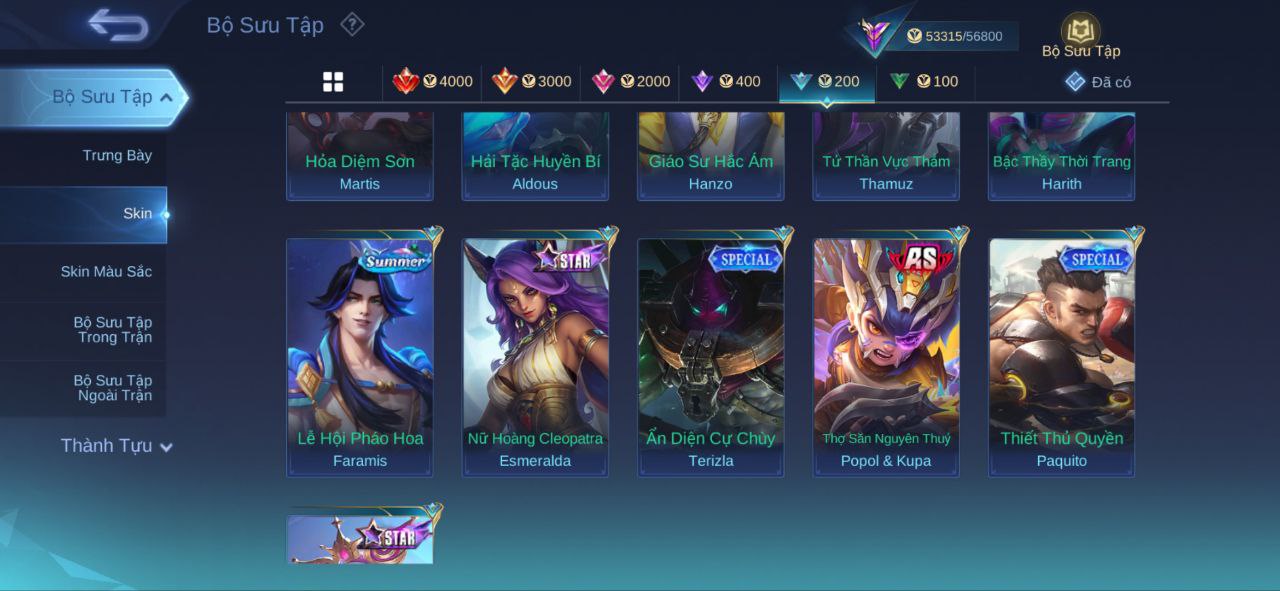The width and height of the screenshot is (1280, 591).
Task: Filter by the 2000-point pink tier
Action: (630, 81)
